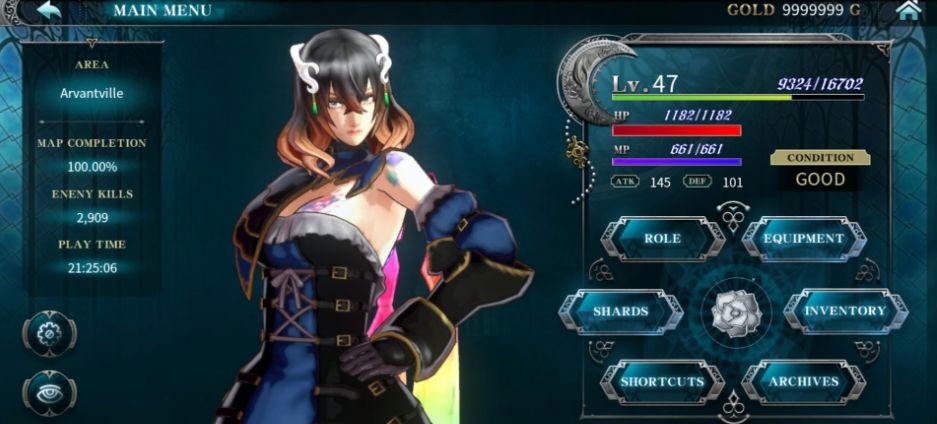The image size is (937, 424).
Task: Open the Role menu
Action: pos(662,239)
